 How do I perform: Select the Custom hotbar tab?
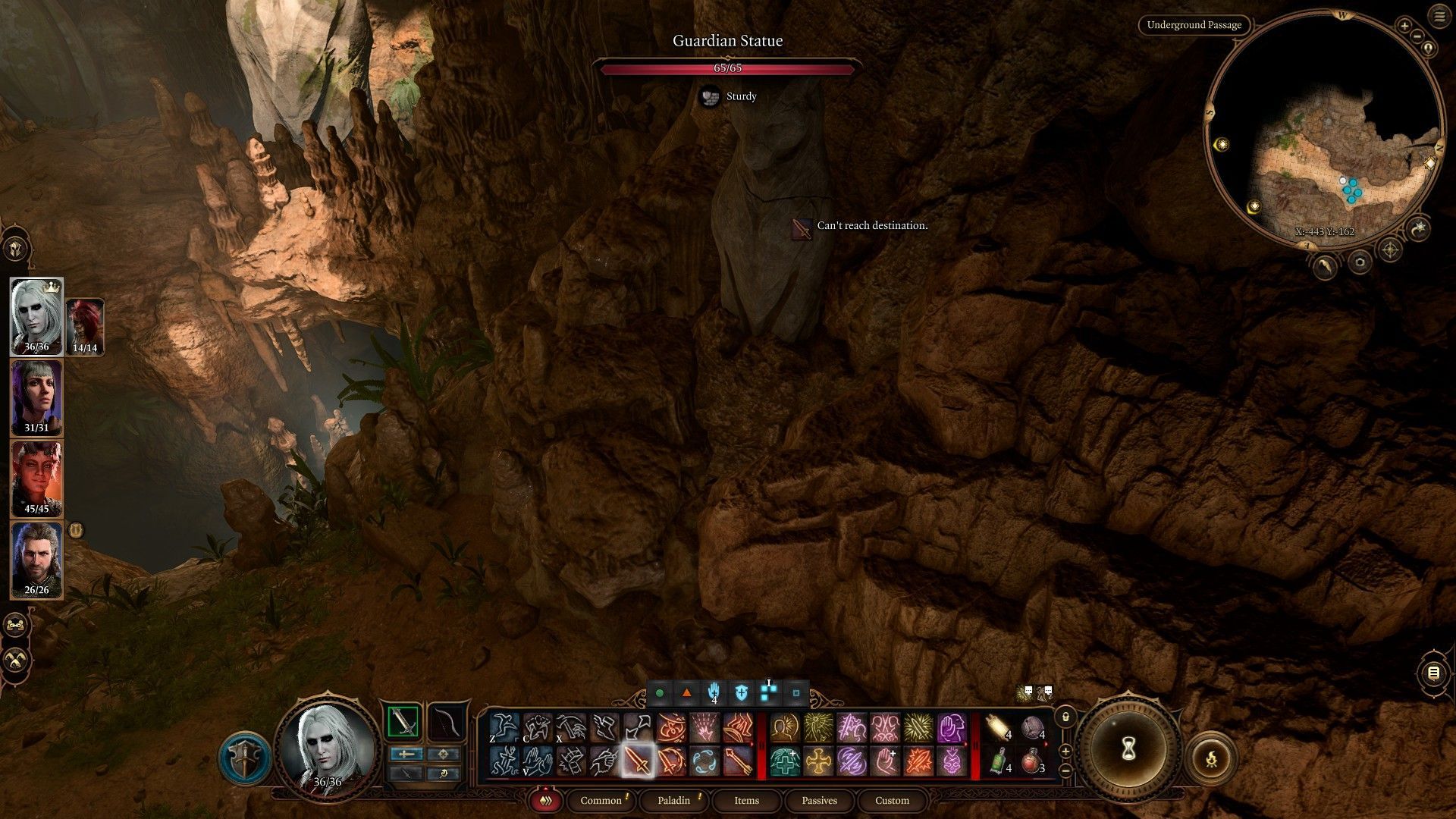[892, 800]
